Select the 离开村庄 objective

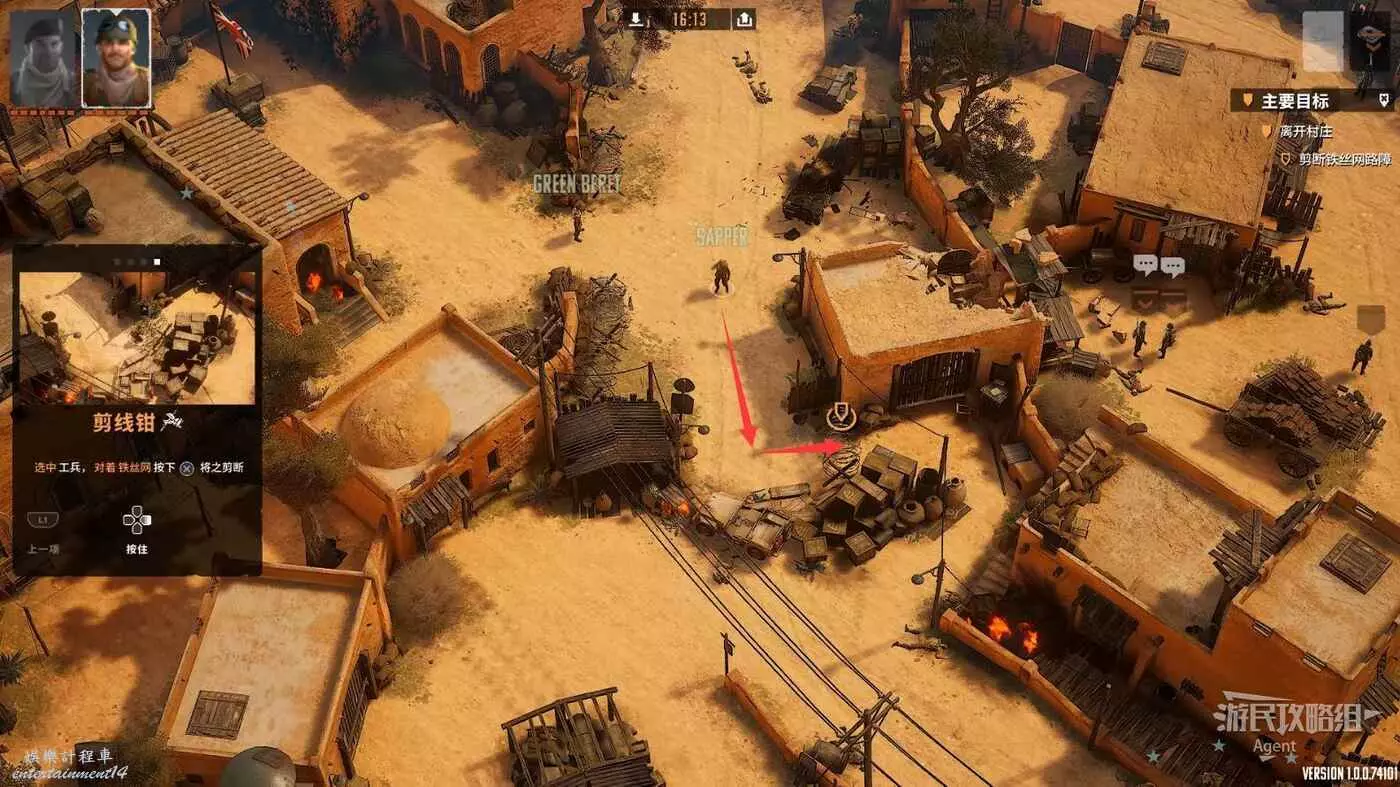(x=1304, y=131)
